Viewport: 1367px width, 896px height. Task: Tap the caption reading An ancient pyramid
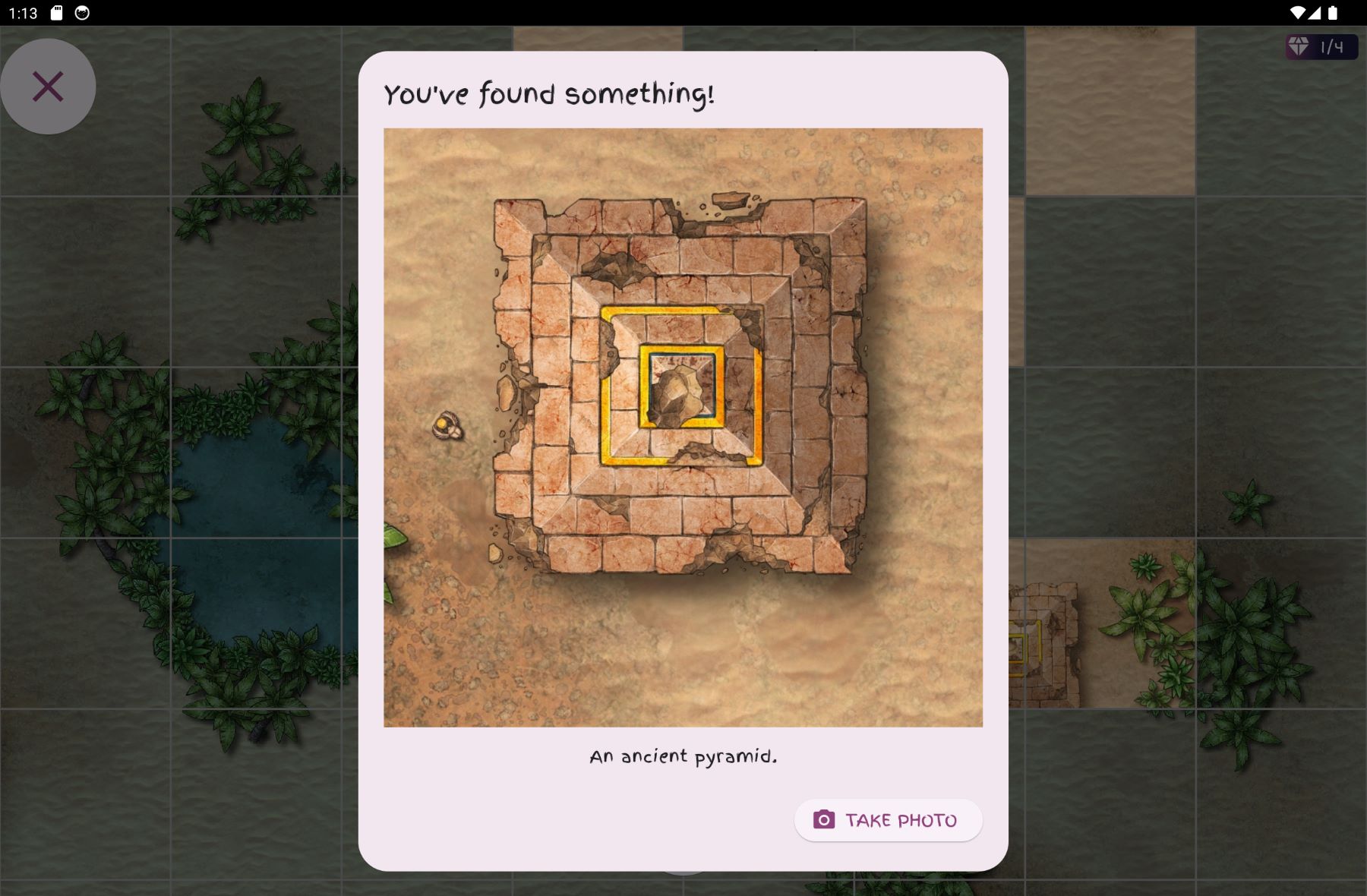tap(683, 756)
